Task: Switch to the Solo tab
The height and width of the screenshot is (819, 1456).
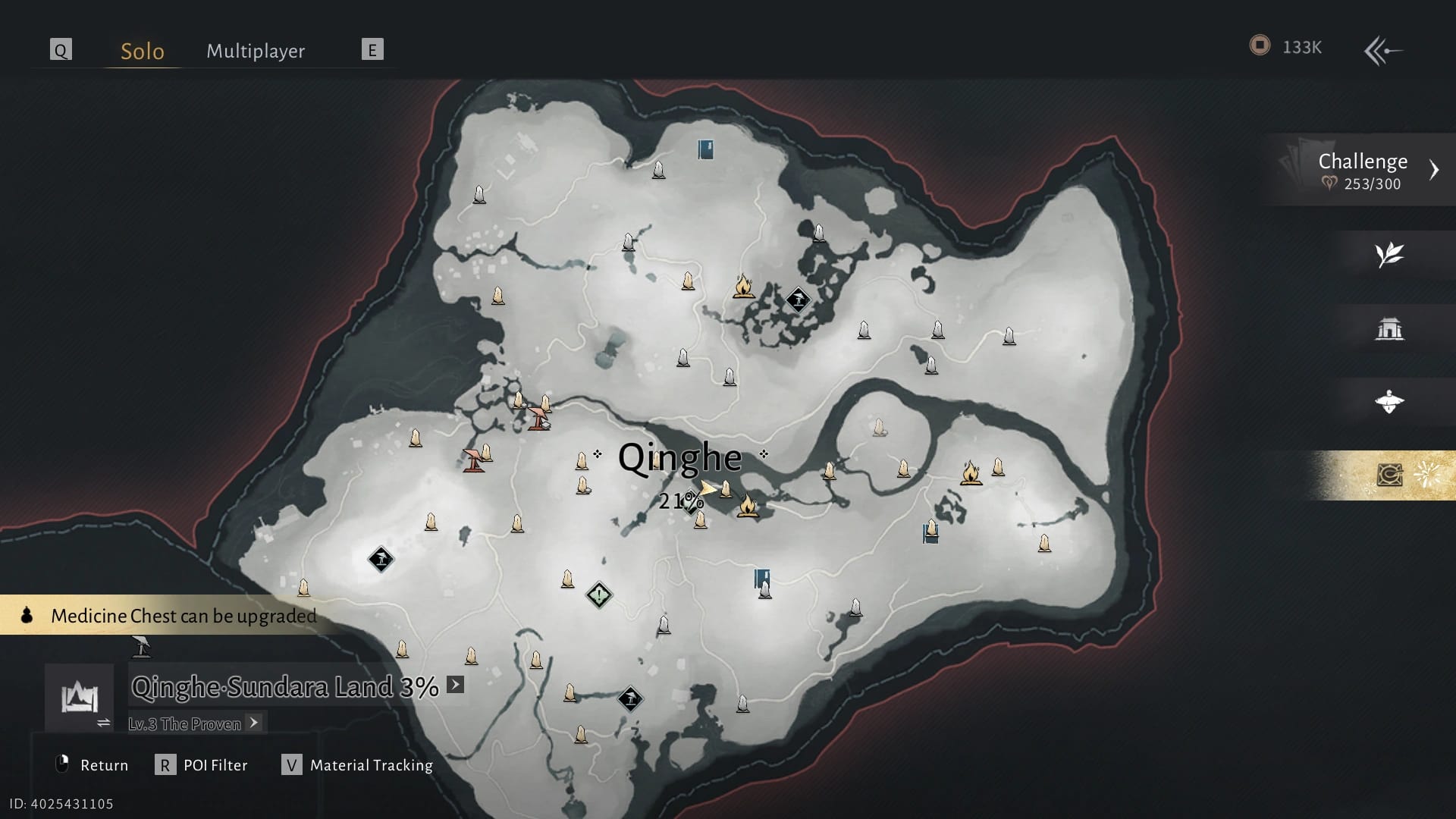Action: (x=143, y=51)
